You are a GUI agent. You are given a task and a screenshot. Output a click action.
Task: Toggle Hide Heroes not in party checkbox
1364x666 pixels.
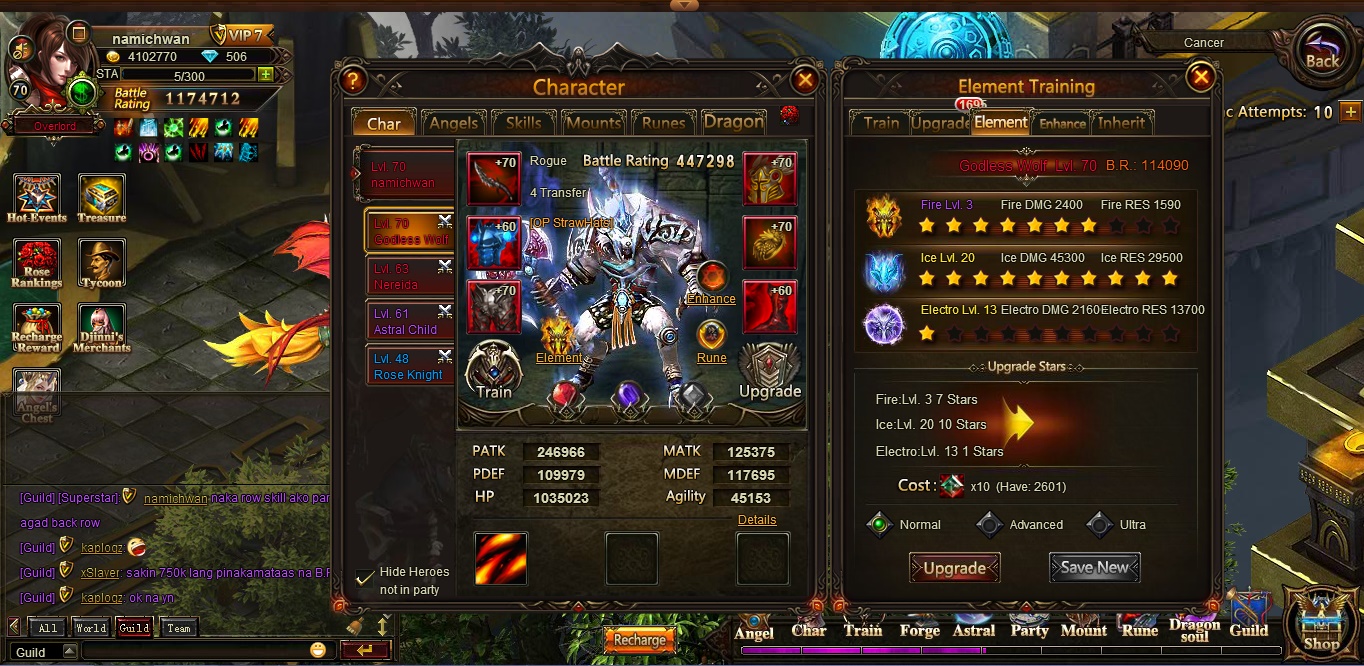(365, 578)
